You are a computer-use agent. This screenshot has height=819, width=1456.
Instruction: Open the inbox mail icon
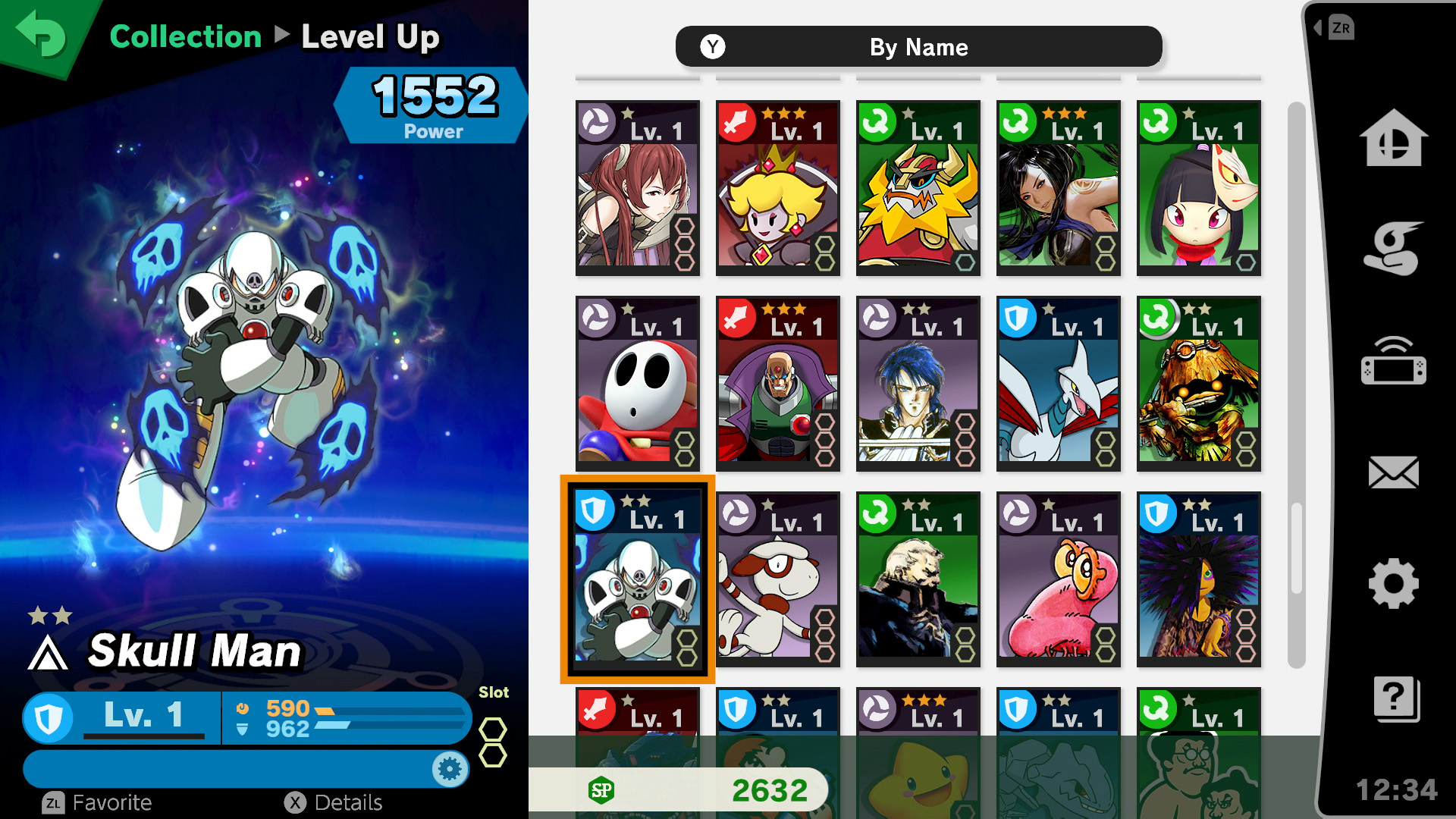1395,472
